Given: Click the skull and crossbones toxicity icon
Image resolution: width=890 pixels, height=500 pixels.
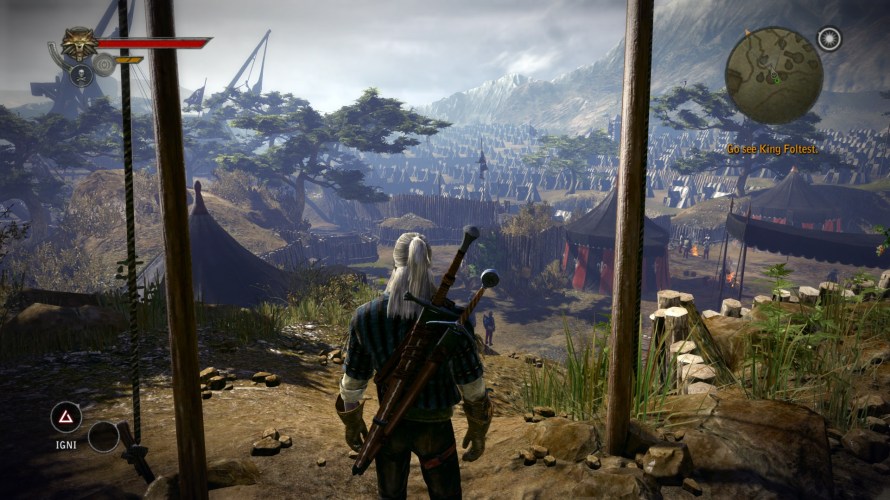Looking at the screenshot, I should tap(81, 73).
